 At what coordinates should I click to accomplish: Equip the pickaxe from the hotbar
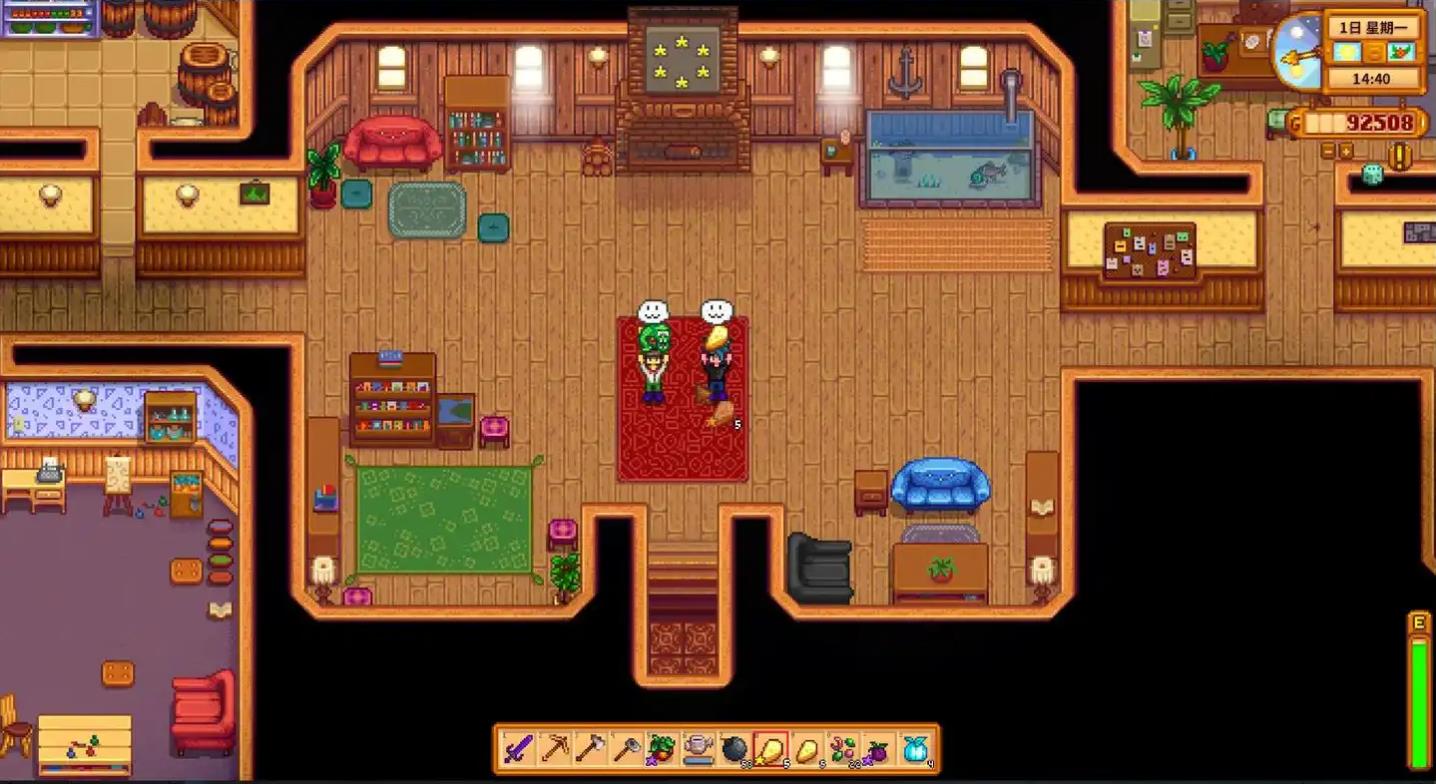(x=554, y=748)
